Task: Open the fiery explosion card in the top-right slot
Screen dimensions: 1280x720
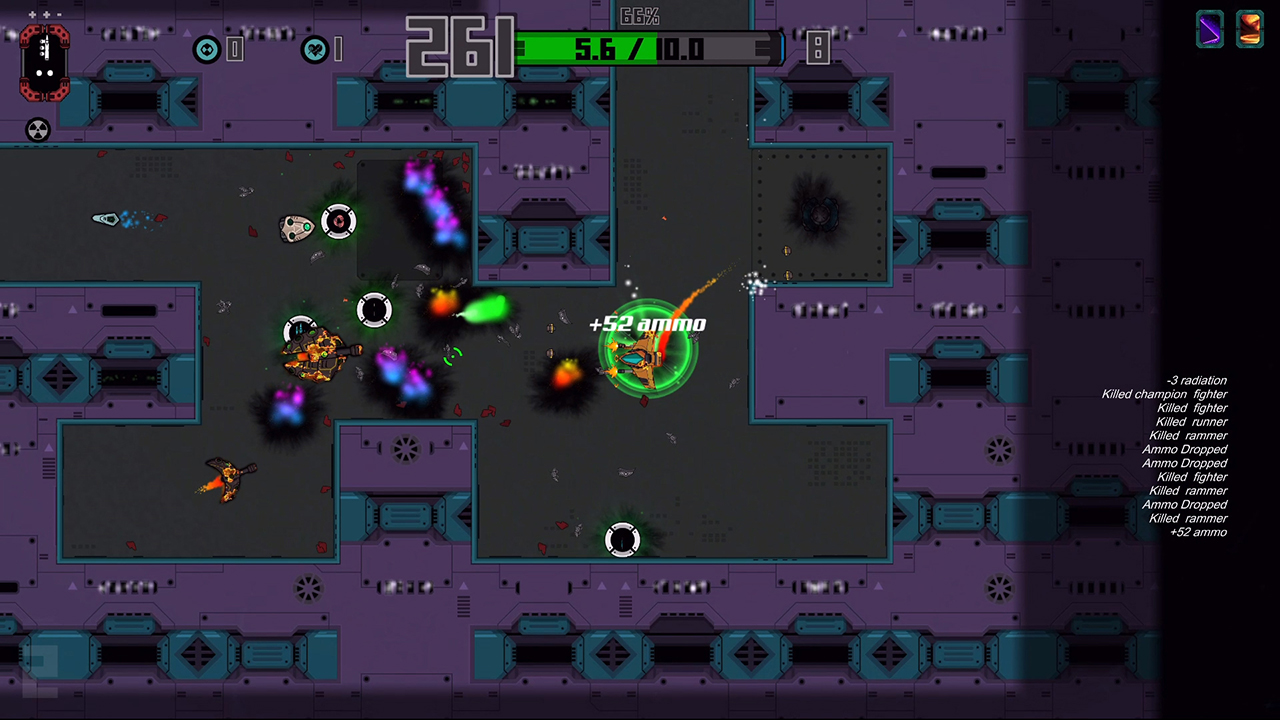Action: (x=1250, y=28)
